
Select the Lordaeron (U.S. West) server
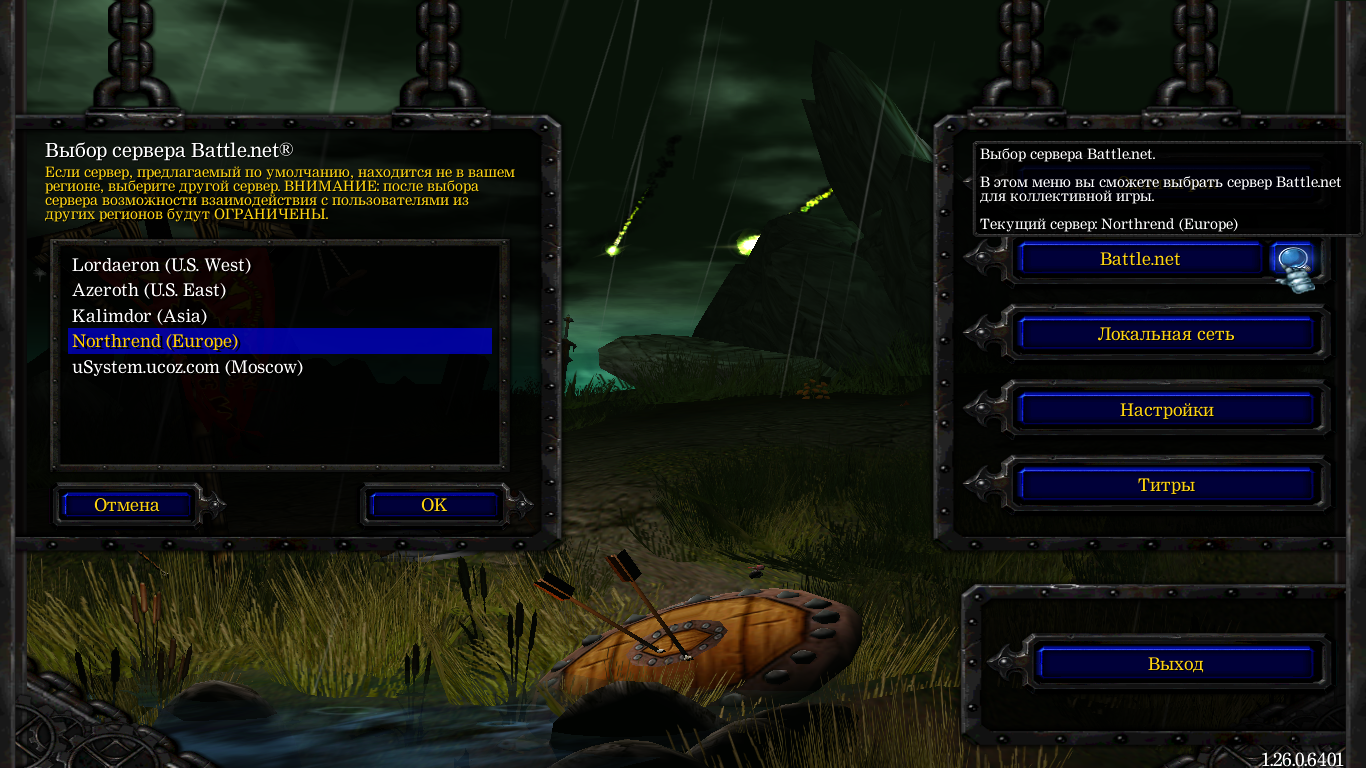coord(160,265)
